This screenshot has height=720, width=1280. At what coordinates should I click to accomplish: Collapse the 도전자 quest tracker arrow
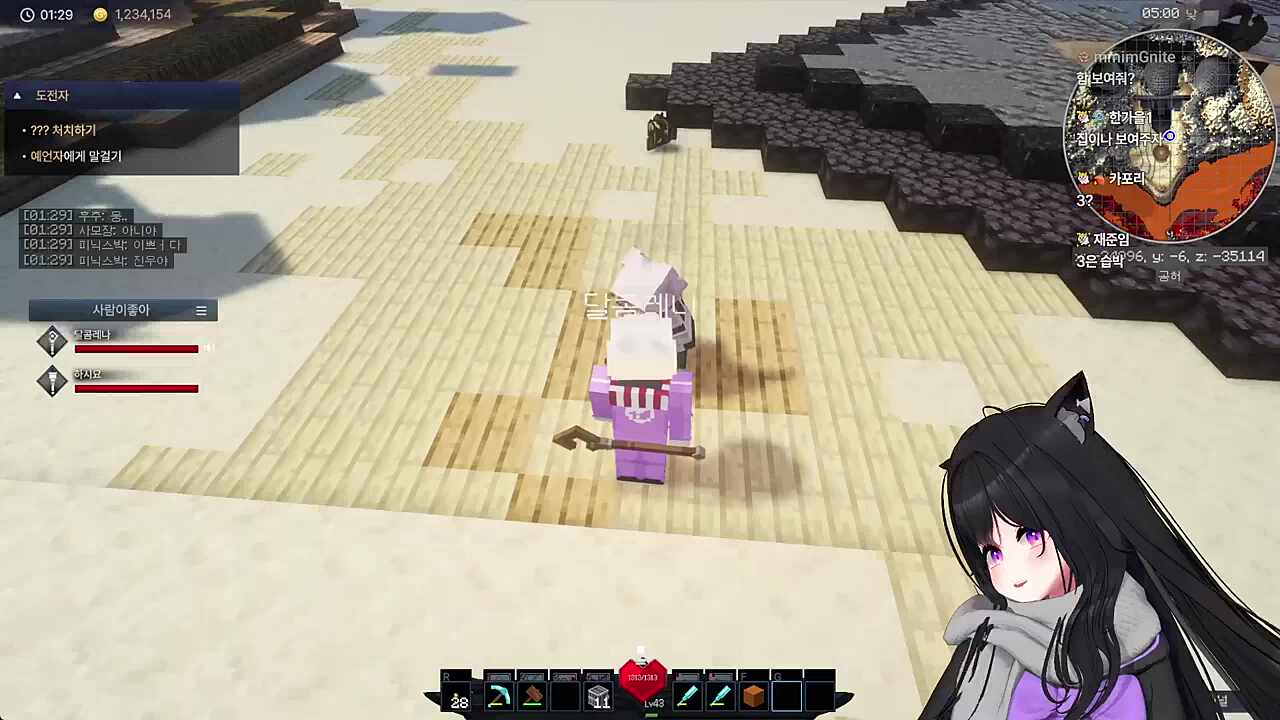17,95
